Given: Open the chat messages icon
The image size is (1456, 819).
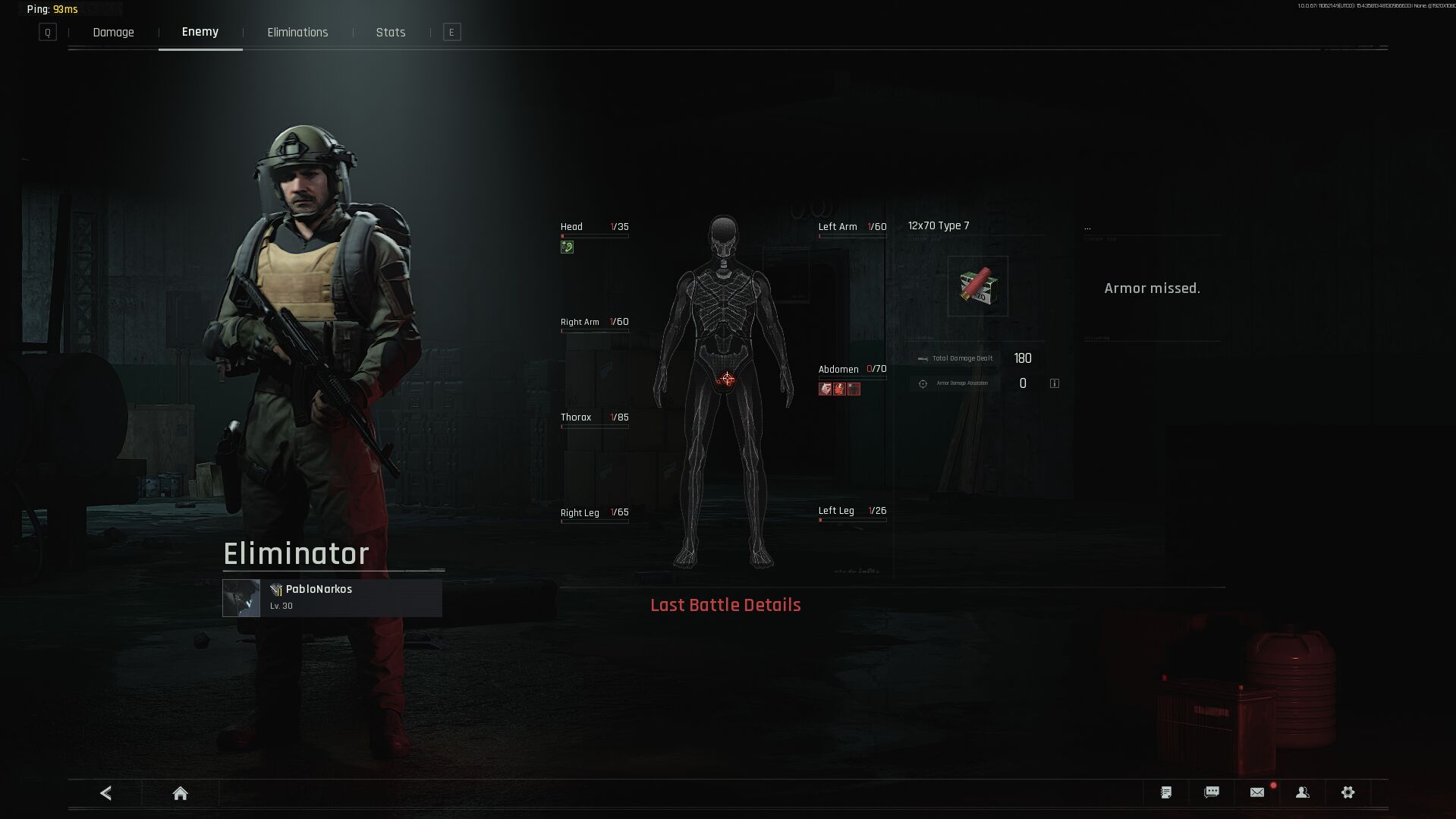Looking at the screenshot, I should tap(1212, 792).
